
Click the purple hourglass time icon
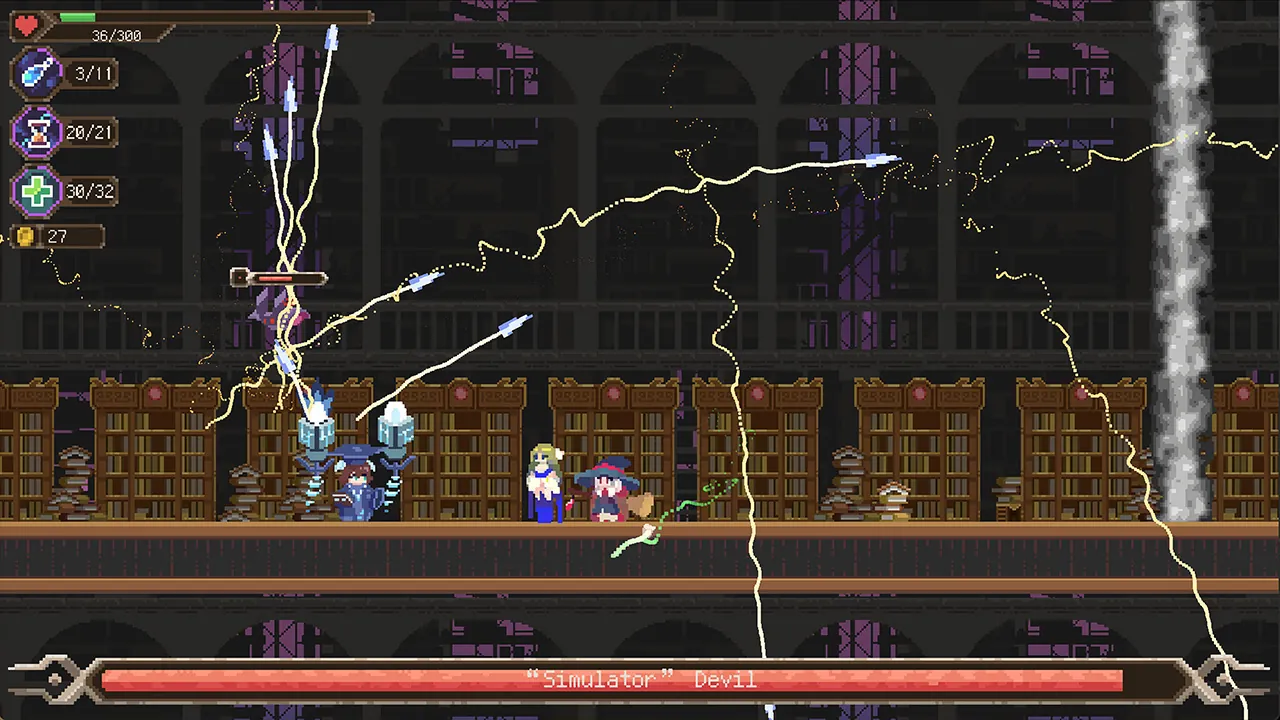click(38, 132)
